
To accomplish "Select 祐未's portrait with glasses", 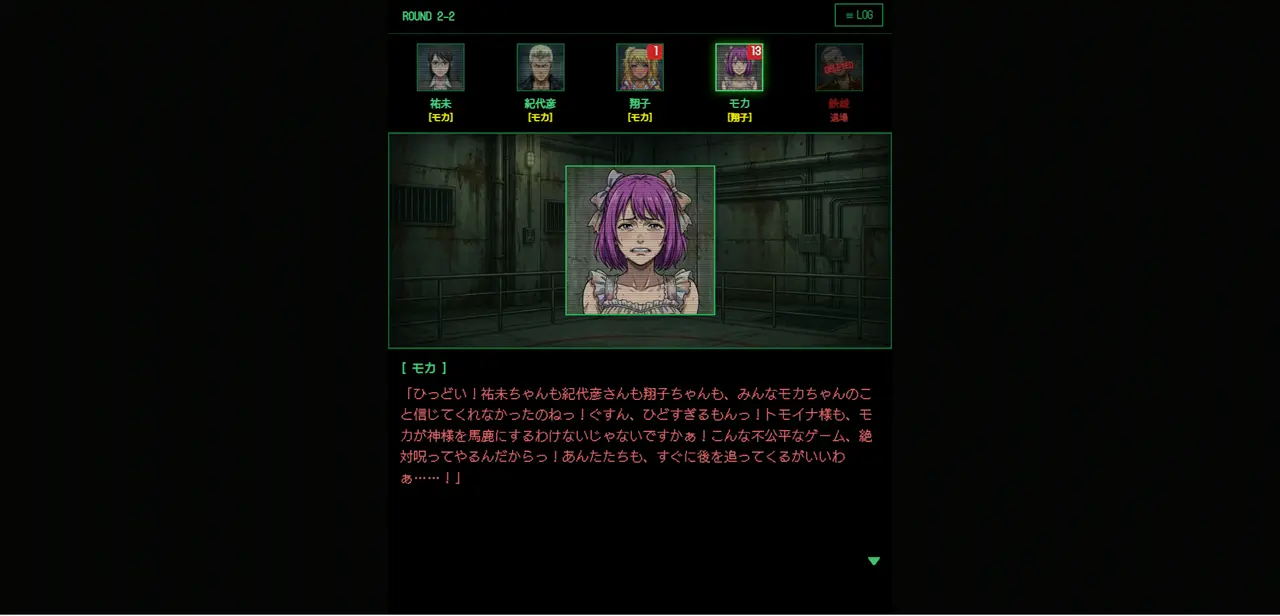I will point(440,67).
